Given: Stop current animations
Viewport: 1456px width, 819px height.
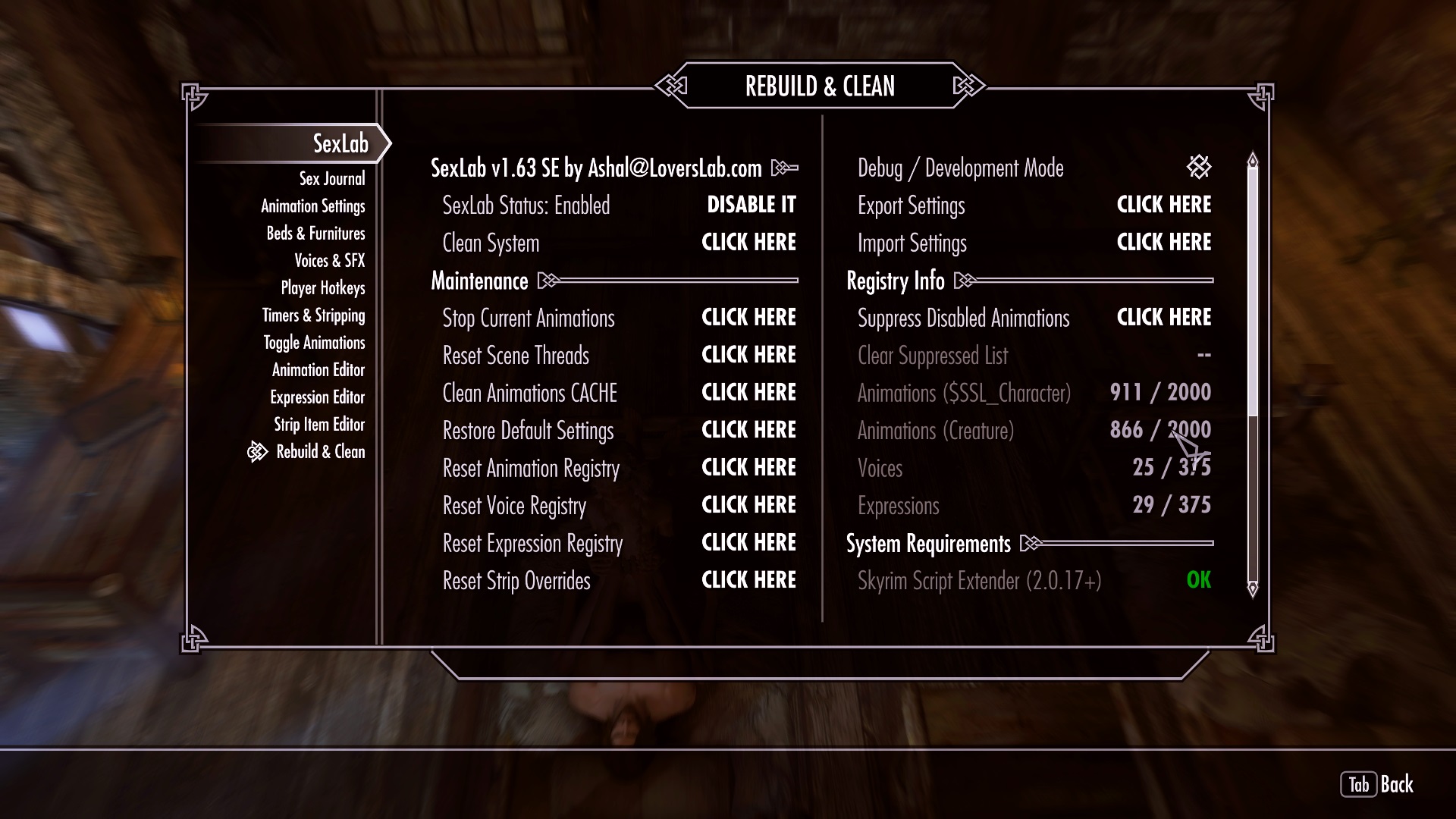Looking at the screenshot, I should point(748,318).
